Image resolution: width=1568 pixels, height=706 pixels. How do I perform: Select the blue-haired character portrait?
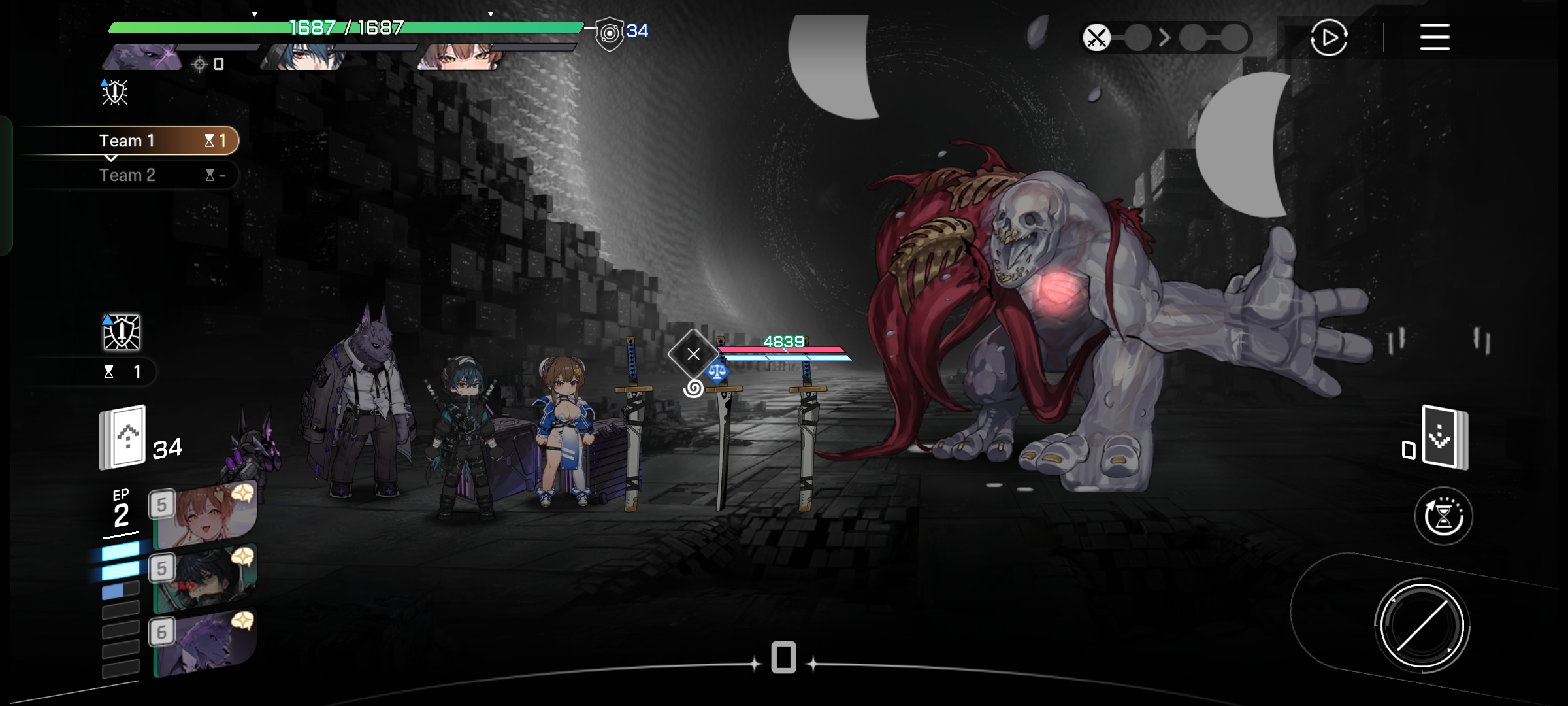[304, 58]
